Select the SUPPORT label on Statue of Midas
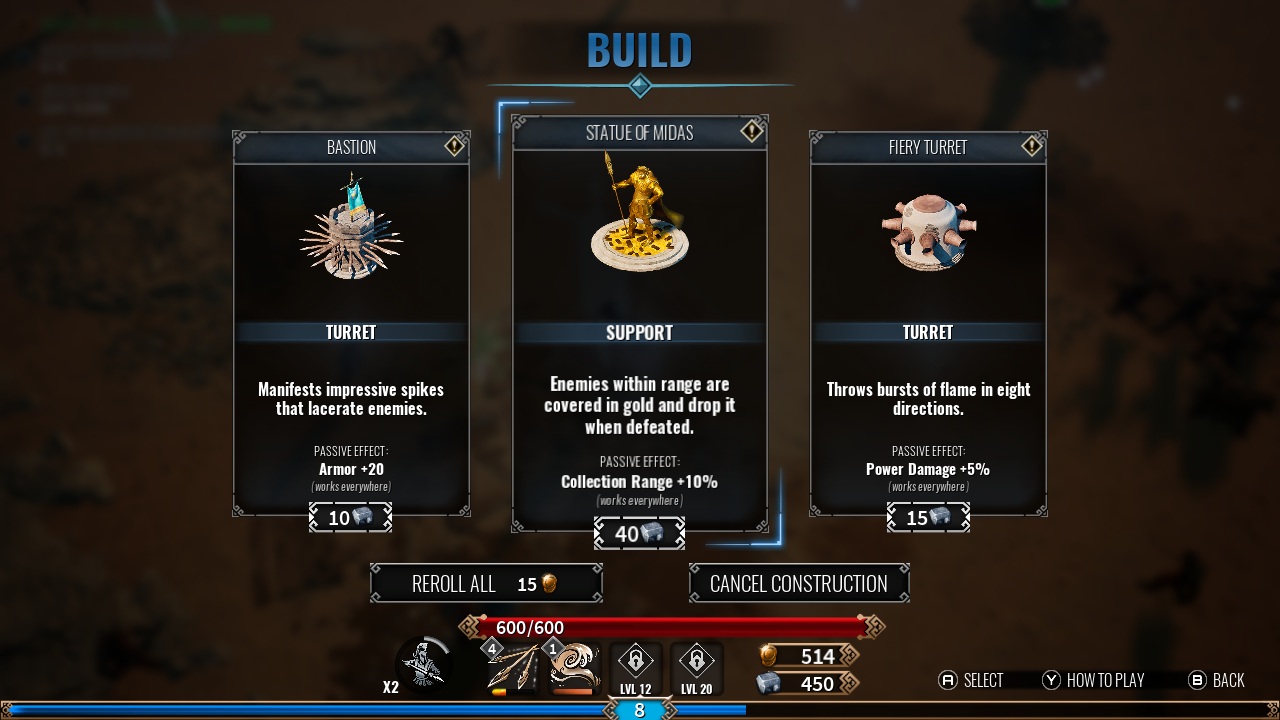1280x720 pixels. click(639, 332)
